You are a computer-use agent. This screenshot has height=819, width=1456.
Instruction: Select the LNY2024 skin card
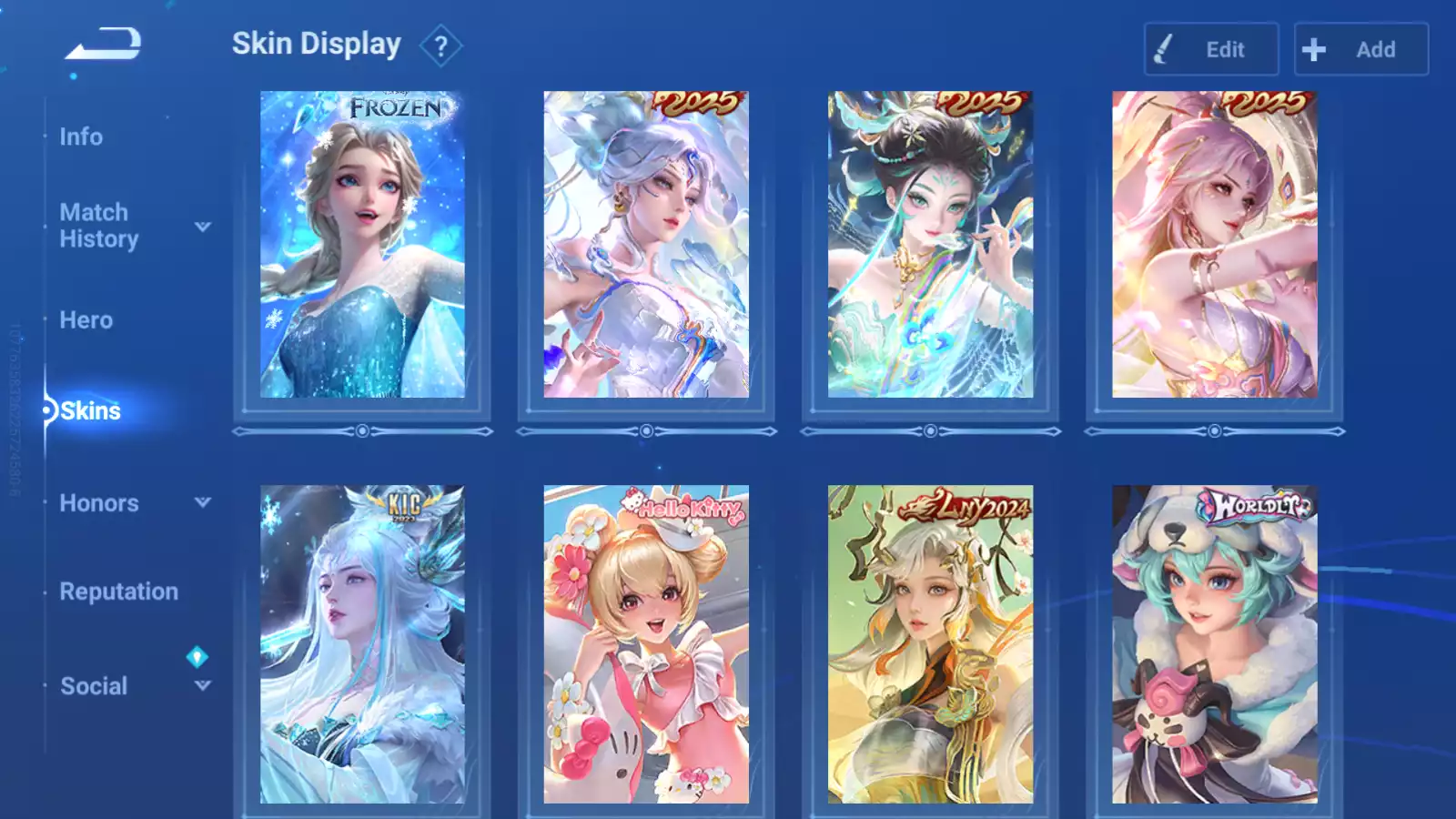pyautogui.click(x=930, y=644)
